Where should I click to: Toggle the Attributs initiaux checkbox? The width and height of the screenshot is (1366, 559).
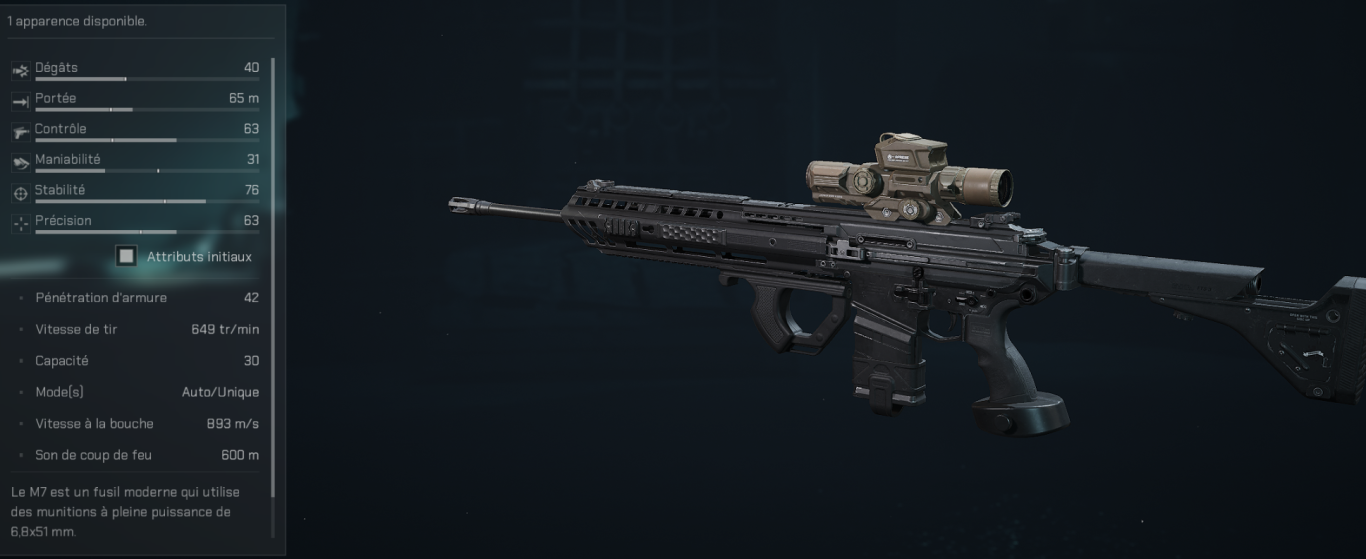(x=126, y=257)
